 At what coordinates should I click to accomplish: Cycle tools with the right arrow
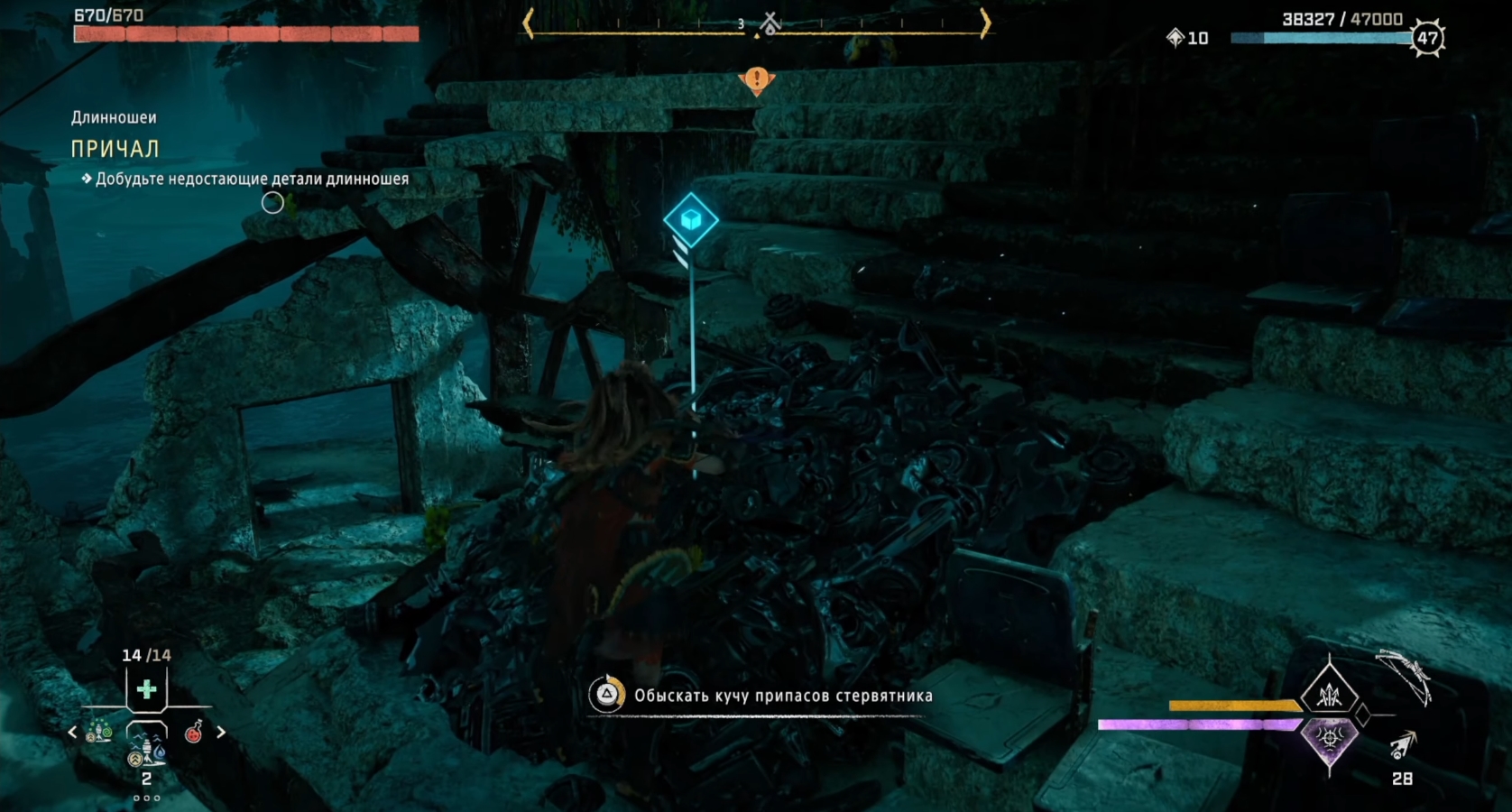221,733
